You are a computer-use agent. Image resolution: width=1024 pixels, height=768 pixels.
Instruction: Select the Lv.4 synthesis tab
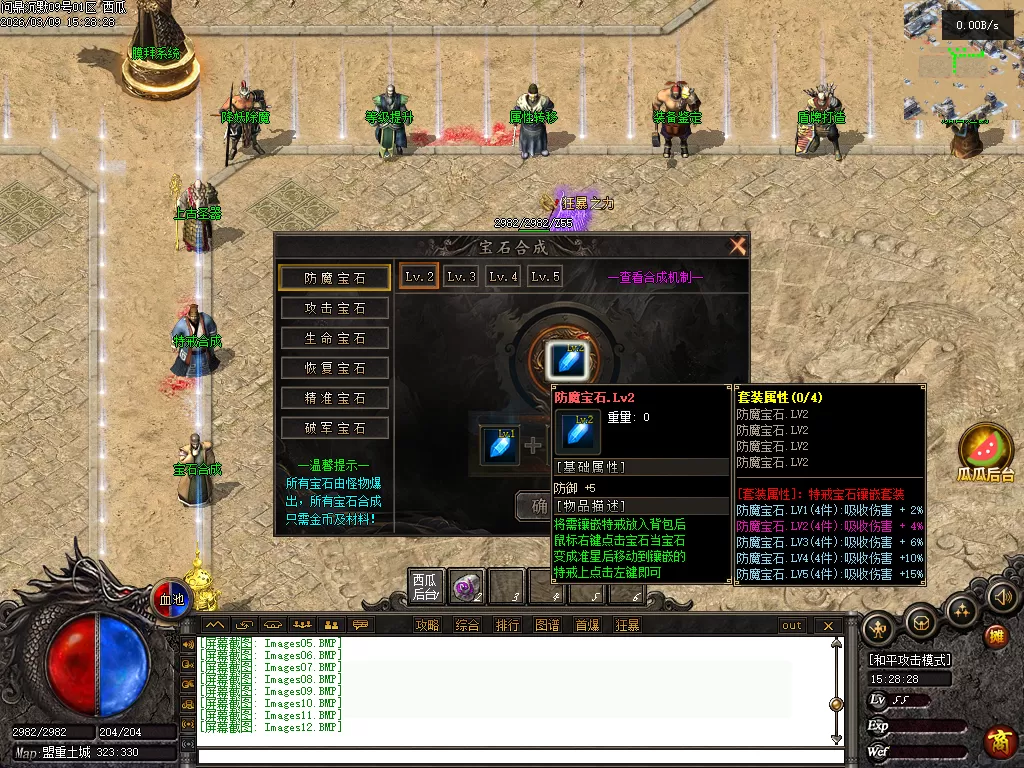(503, 276)
